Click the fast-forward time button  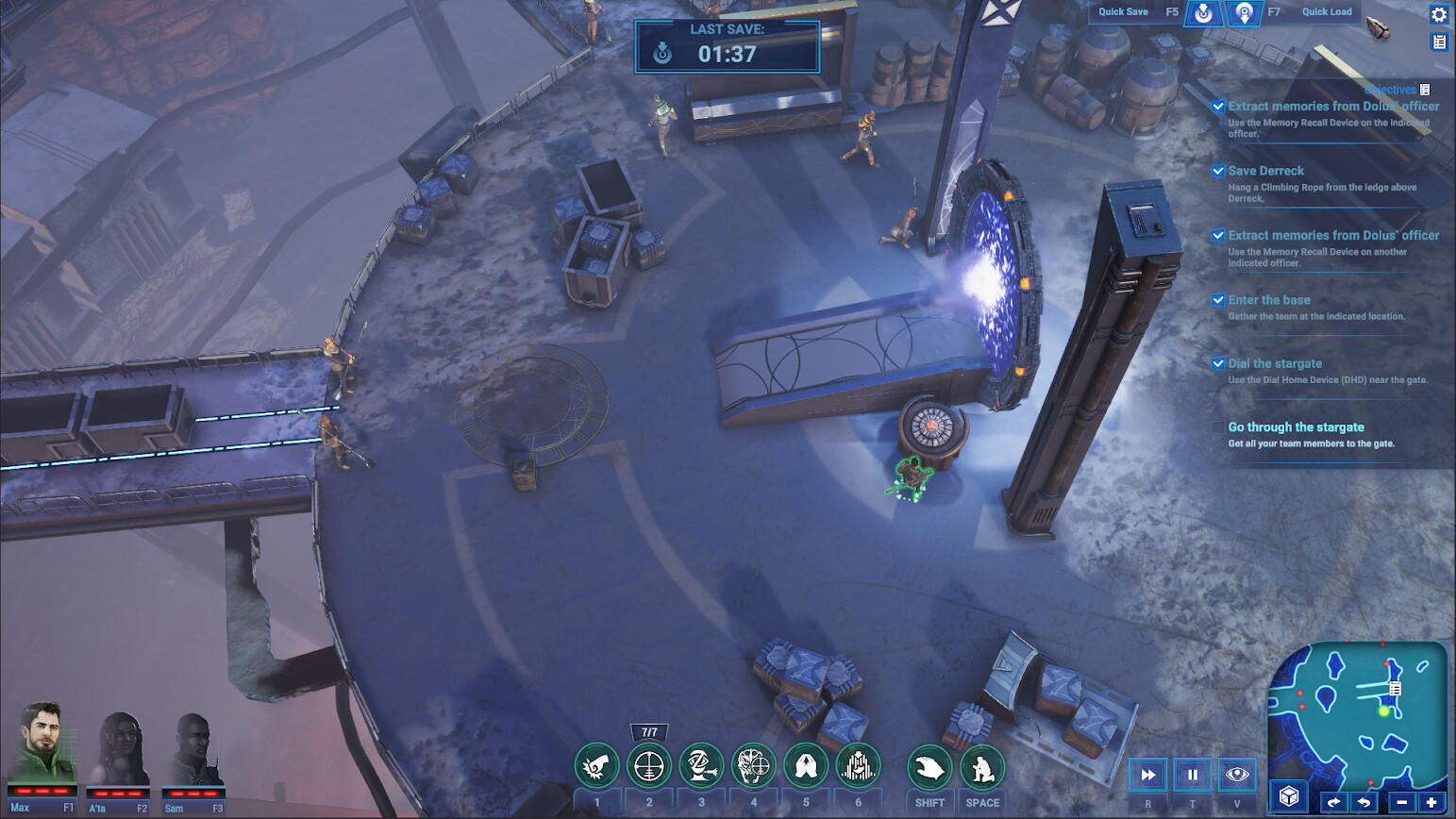1148,775
